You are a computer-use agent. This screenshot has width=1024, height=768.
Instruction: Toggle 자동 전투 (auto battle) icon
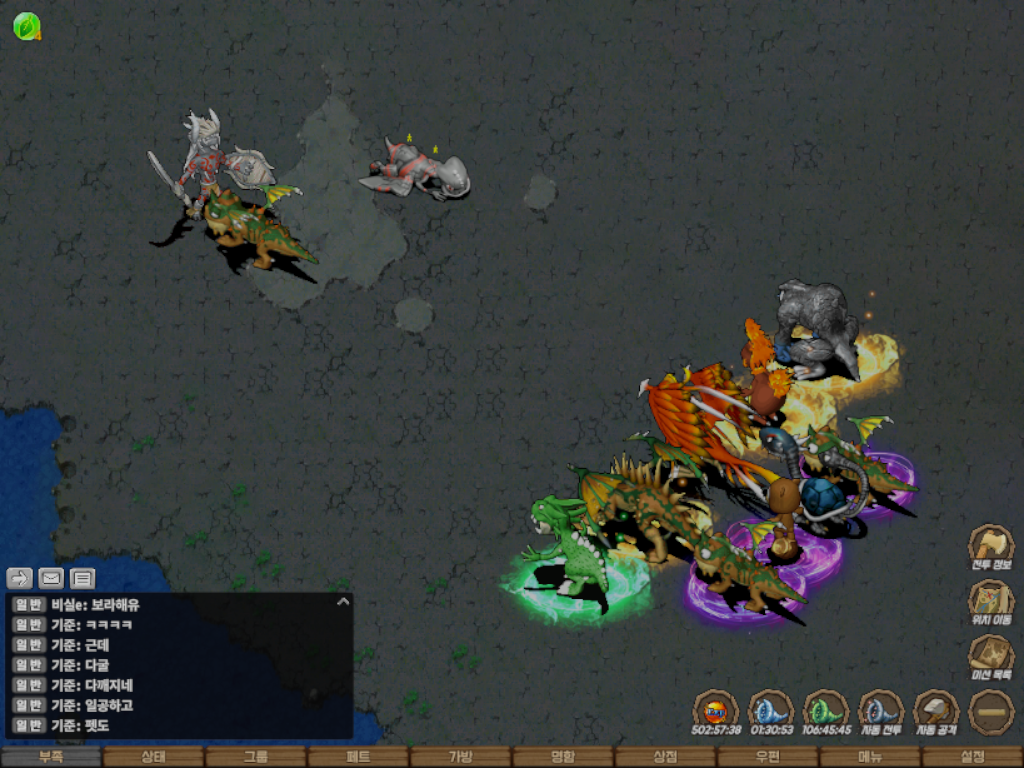click(881, 712)
